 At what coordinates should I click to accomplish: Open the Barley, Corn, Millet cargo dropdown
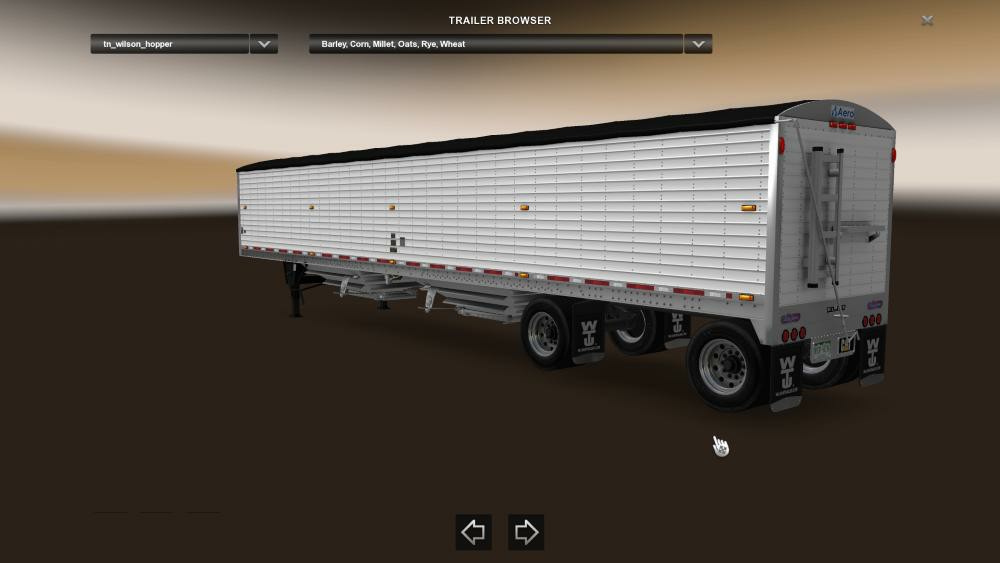click(x=496, y=44)
